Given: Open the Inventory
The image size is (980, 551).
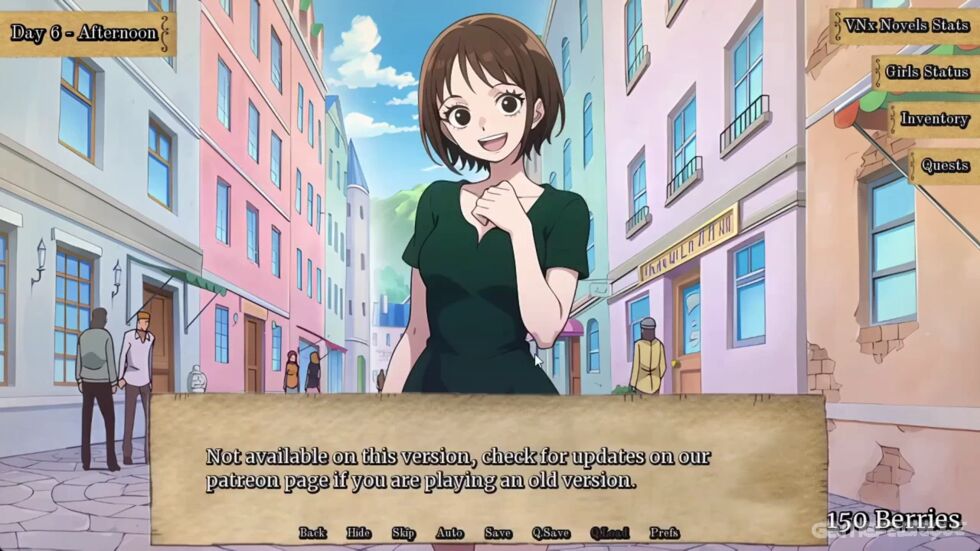Looking at the screenshot, I should [x=934, y=118].
